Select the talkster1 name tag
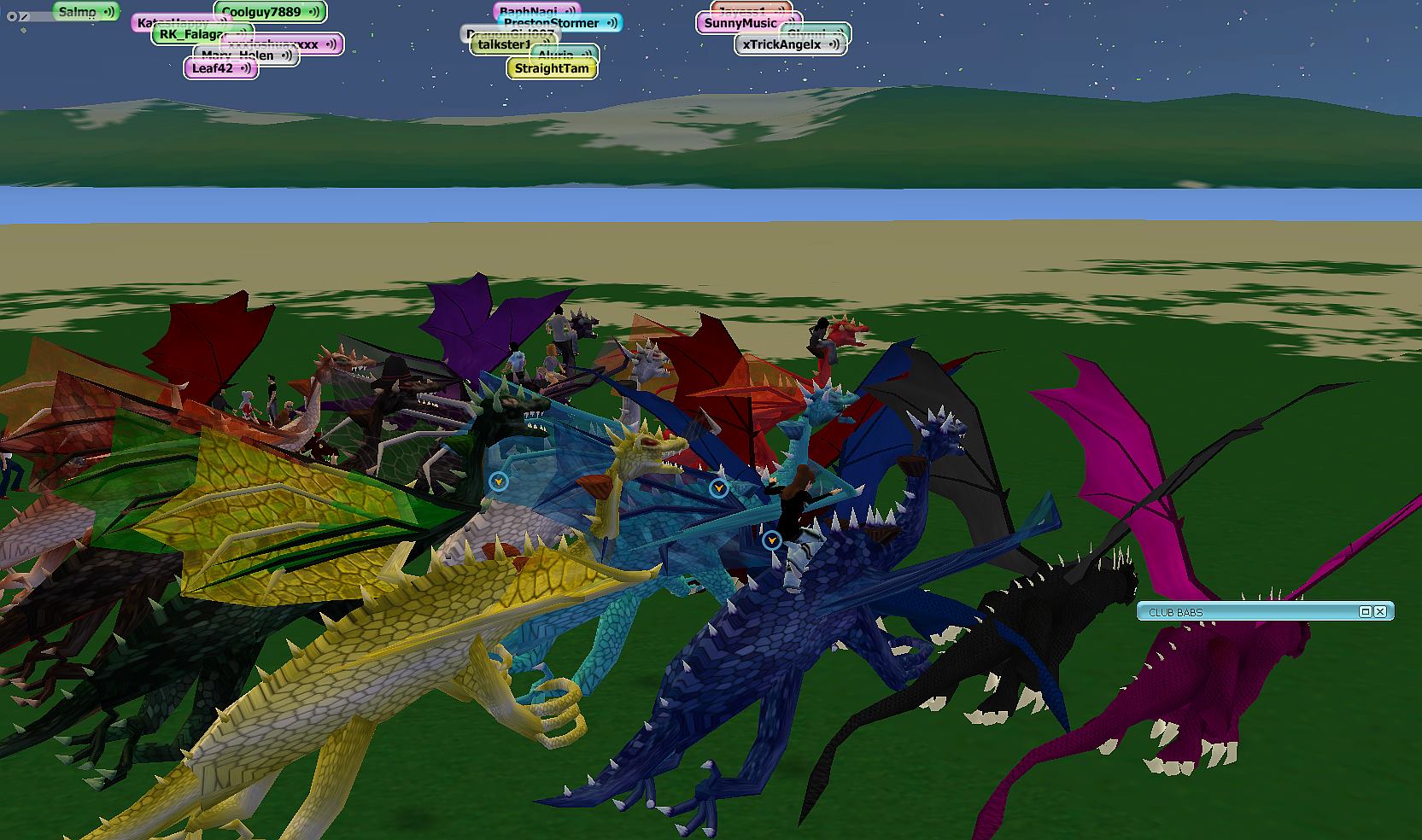Screen dimensions: 1422x840 pos(504,44)
